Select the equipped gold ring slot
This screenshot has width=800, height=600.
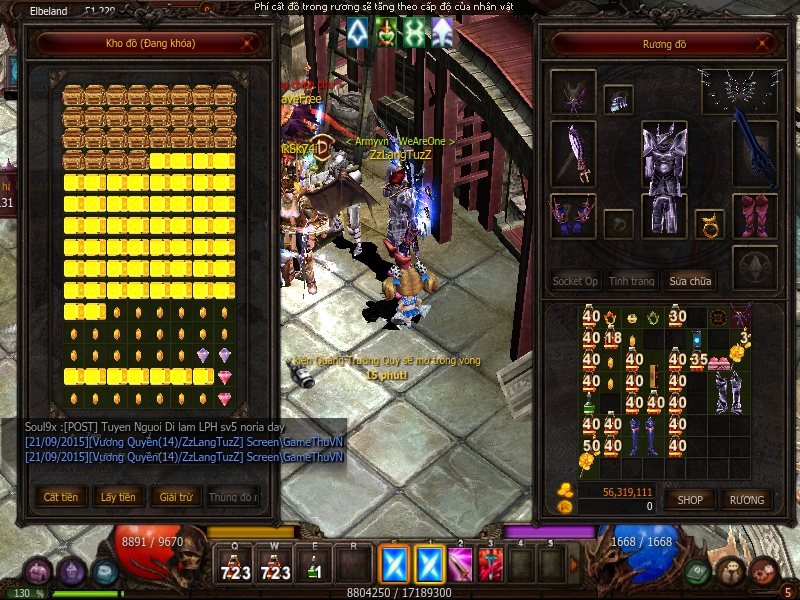(709, 225)
